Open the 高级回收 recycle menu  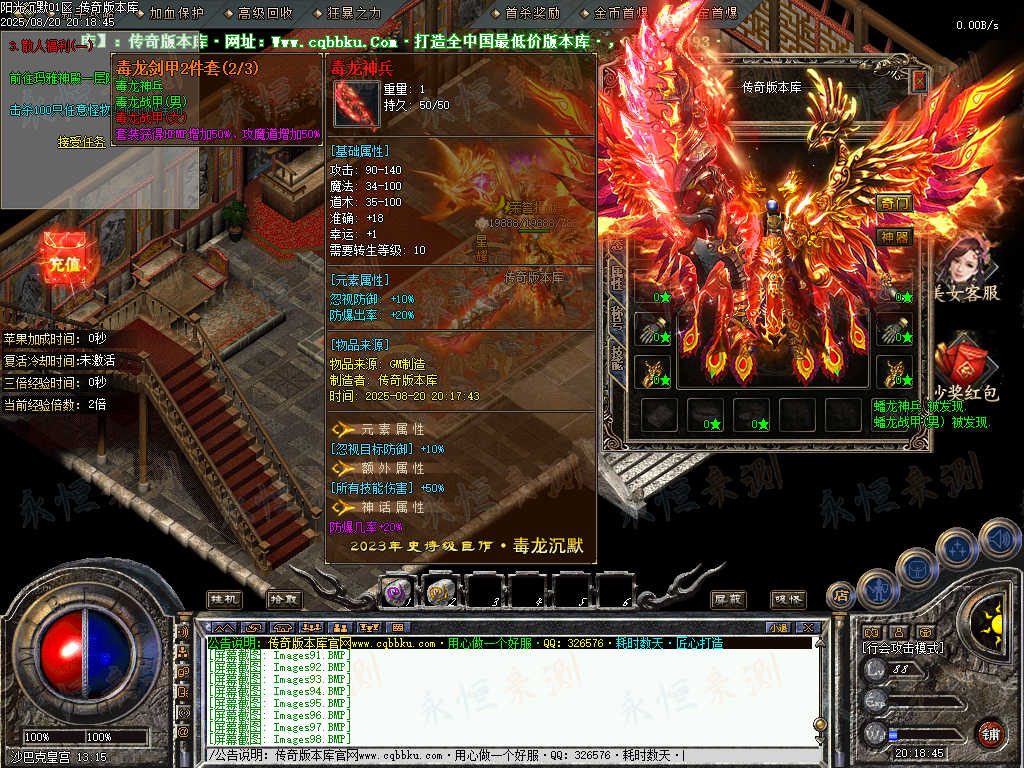(266, 13)
